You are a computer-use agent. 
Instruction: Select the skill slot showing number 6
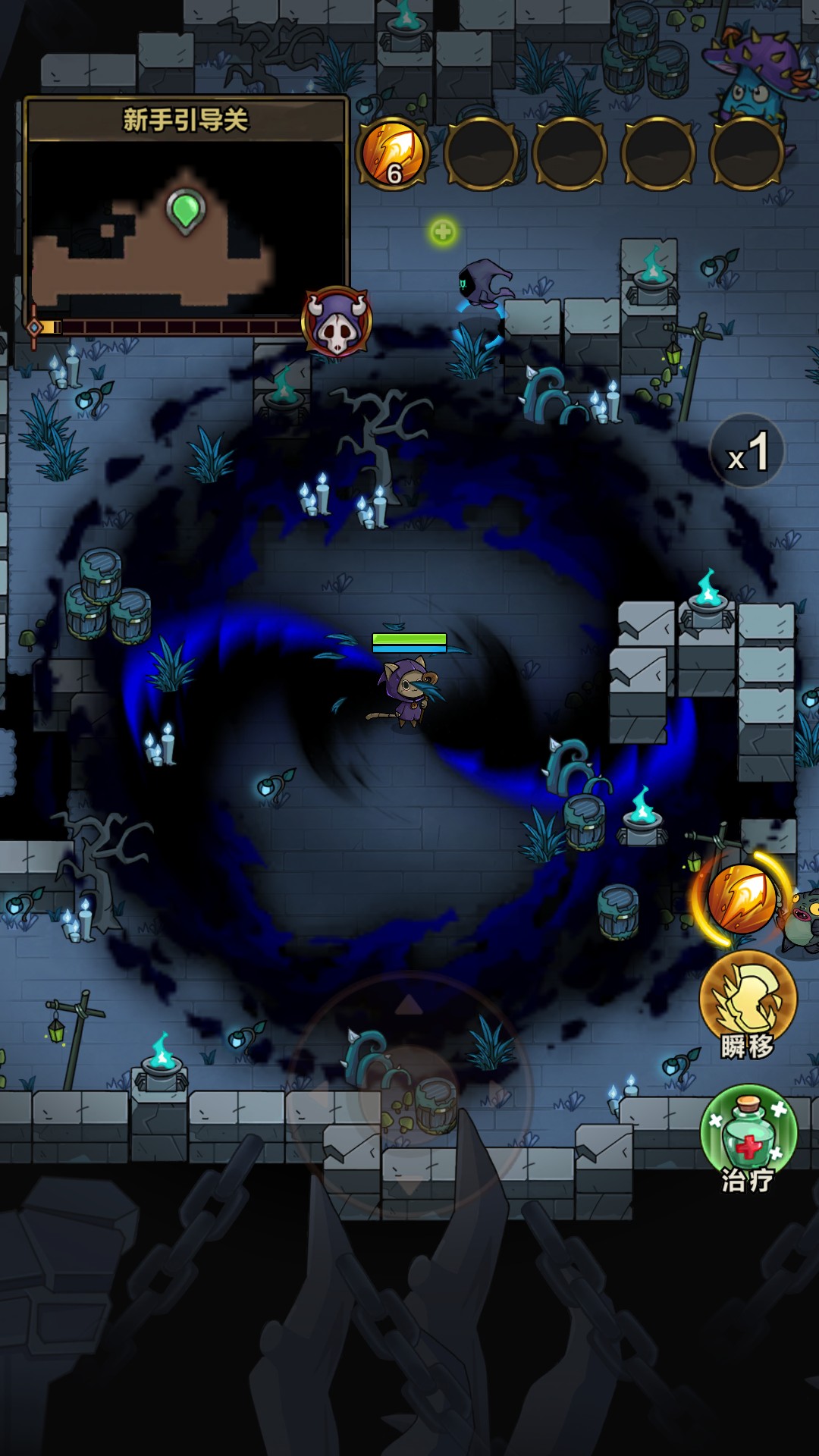[393, 154]
